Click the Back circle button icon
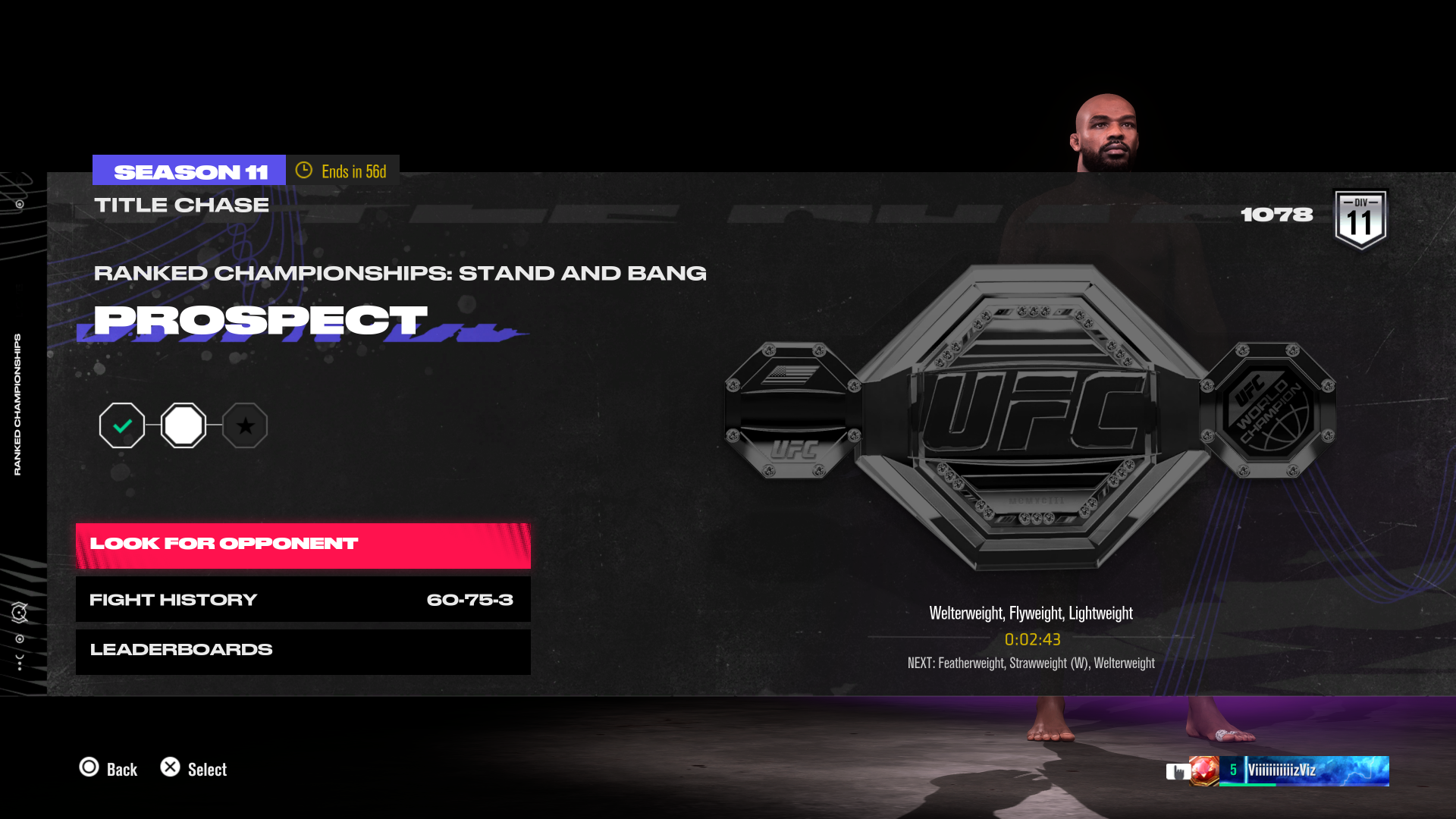 pyautogui.click(x=91, y=769)
